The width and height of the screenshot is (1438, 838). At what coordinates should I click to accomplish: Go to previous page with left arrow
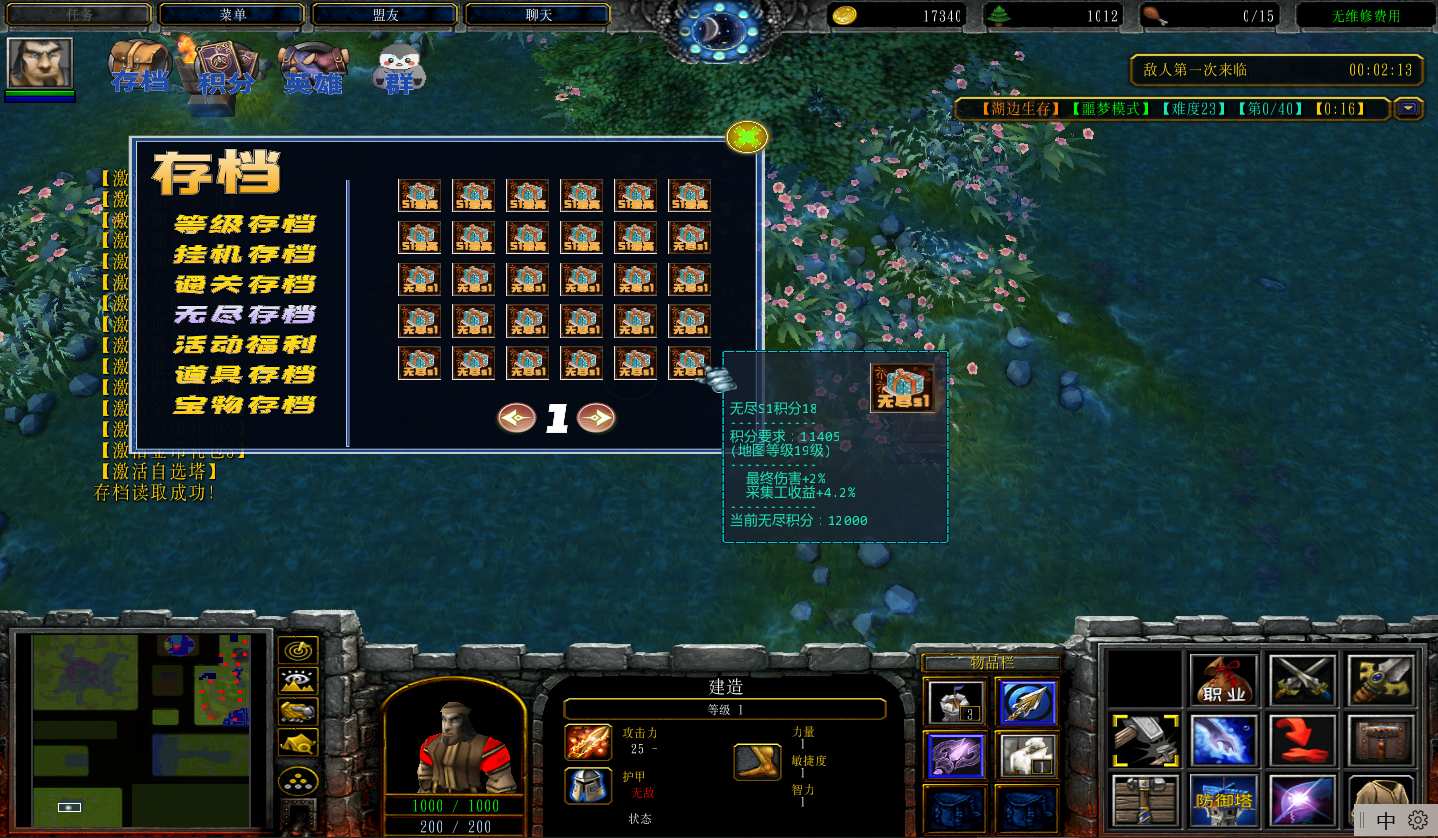click(517, 418)
